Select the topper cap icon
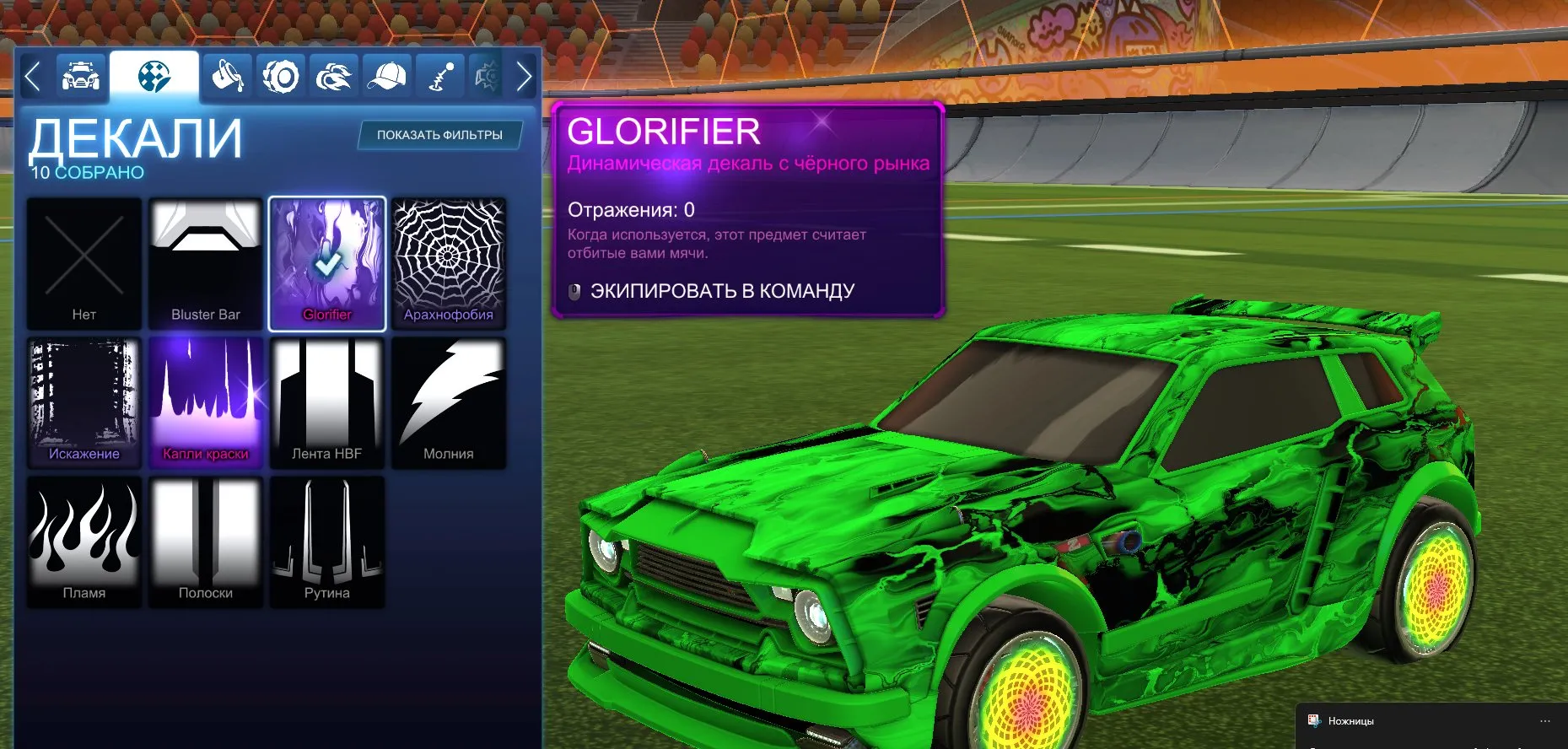This screenshot has width=1568, height=749. 387,75
